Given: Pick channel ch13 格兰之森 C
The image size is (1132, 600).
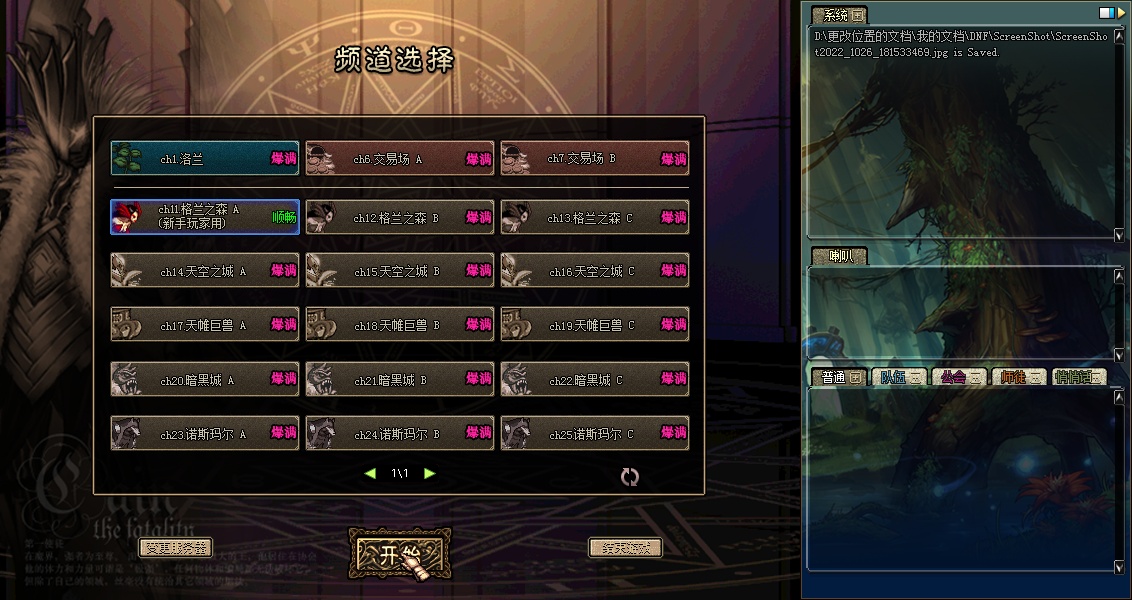Looking at the screenshot, I should click(594, 217).
